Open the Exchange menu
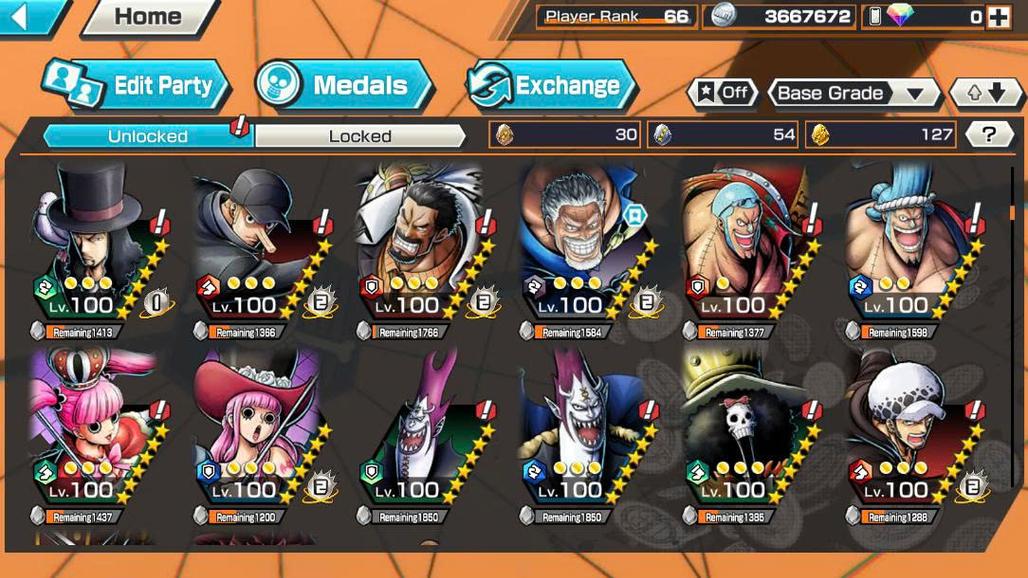 coord(552,85)
